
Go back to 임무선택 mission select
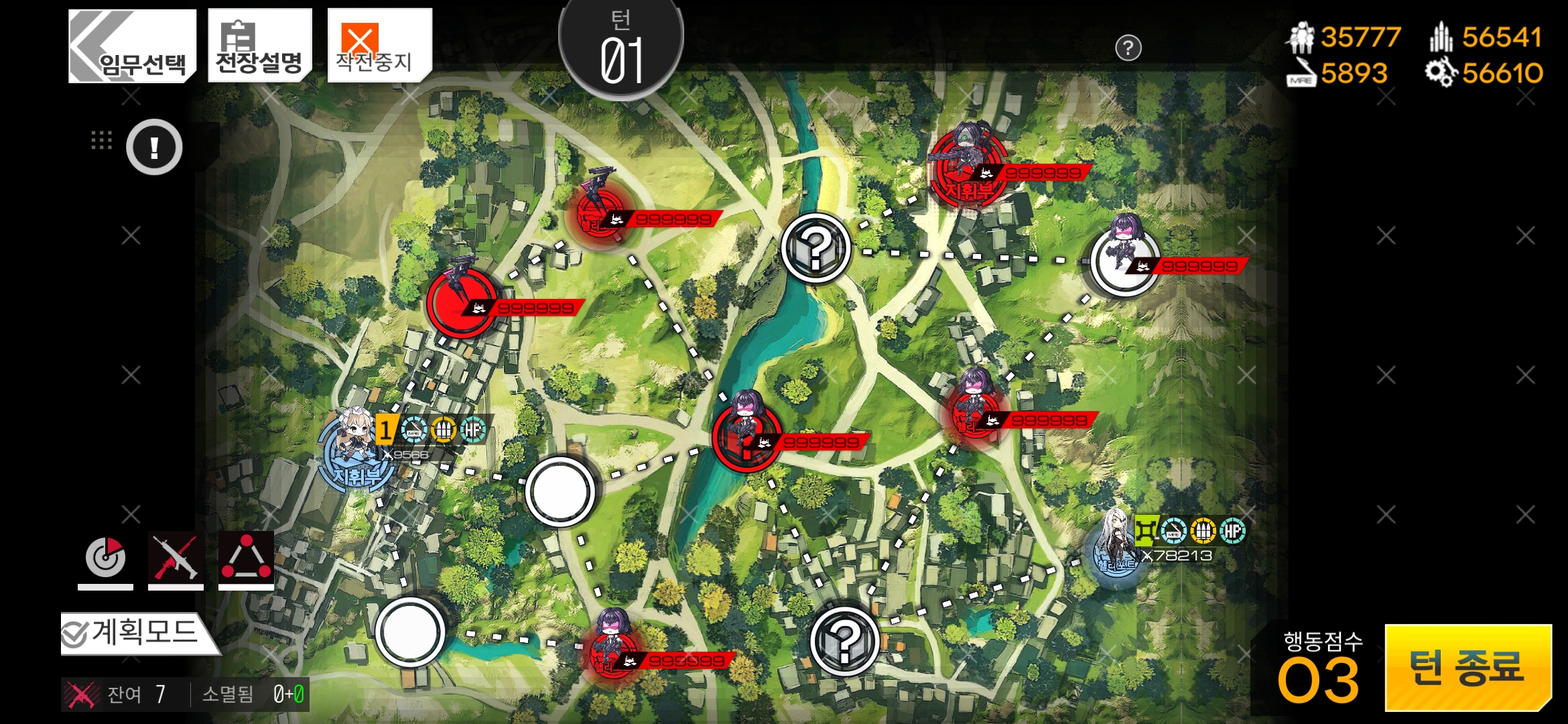[x=132, y=47]
